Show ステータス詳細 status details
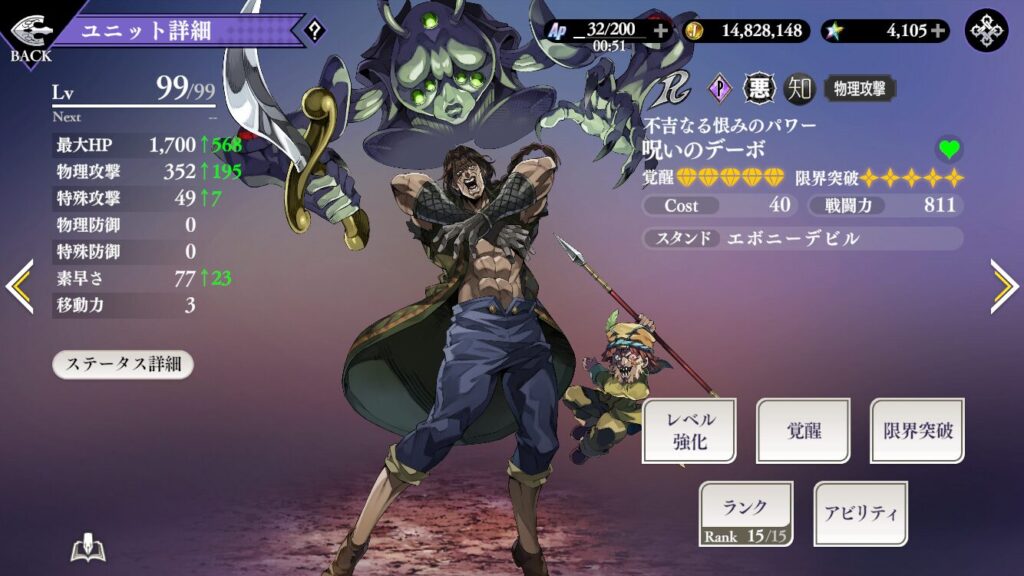Viewport: 1024px width, 576px height. tap(123, 364)
